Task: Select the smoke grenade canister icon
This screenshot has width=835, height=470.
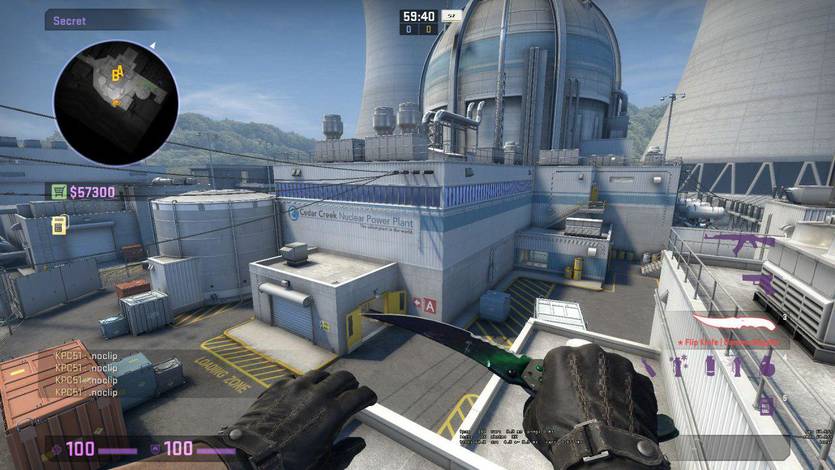Action: [x=711, y=367]
